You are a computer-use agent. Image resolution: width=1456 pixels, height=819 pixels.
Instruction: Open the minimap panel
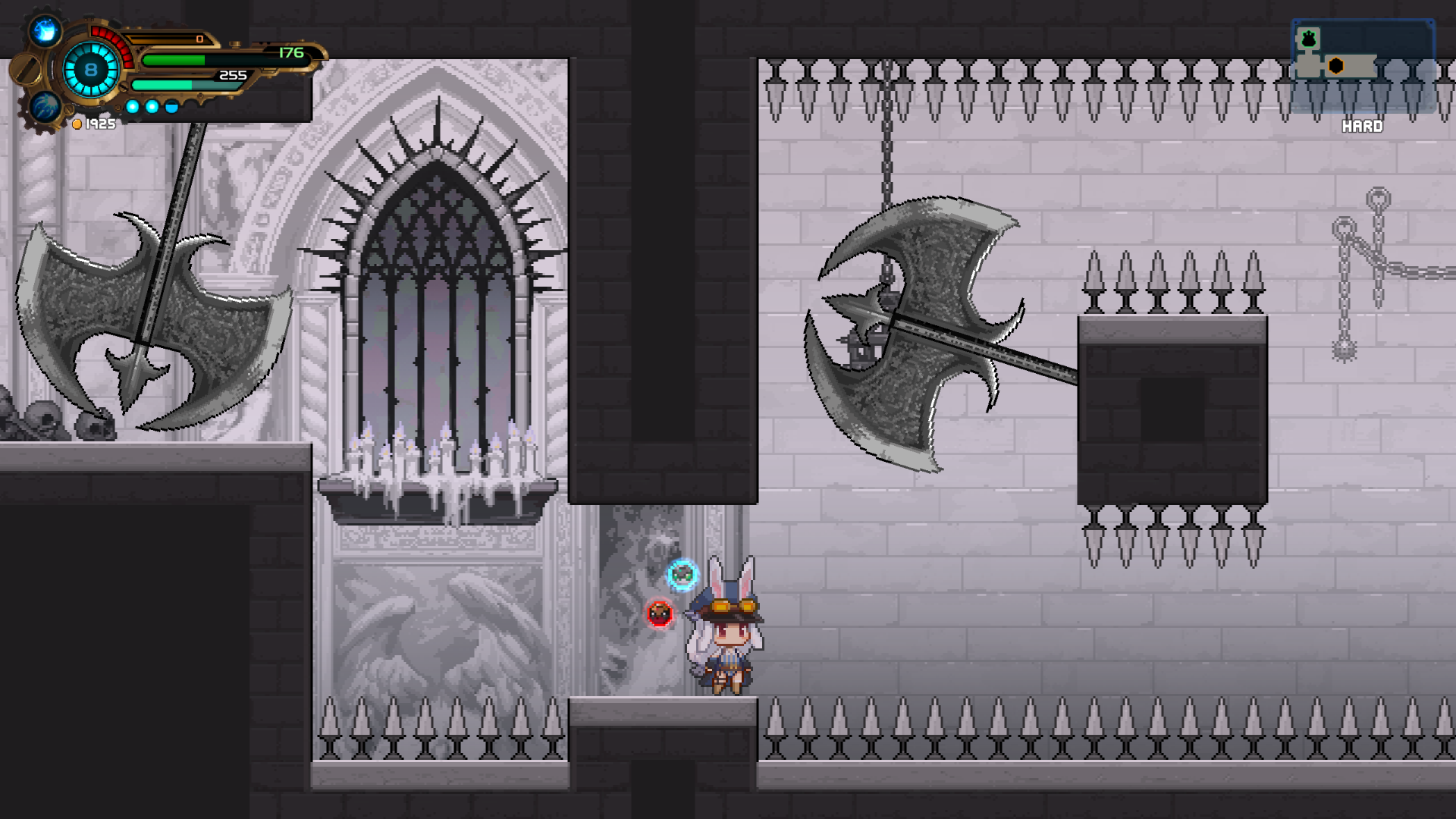[x=1362, y=67]
